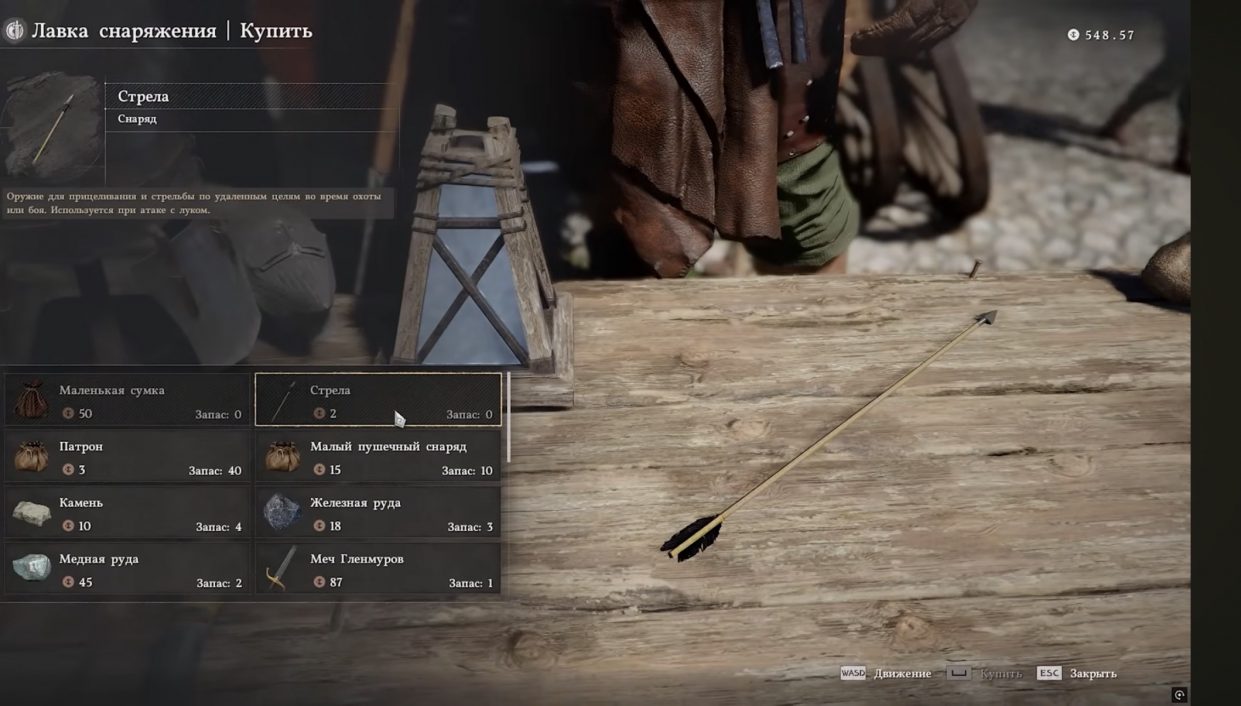This screenshot has height=706, width=1241.
Task: Pick the Малый пушечный снаряд item
Action: point(378,457)
